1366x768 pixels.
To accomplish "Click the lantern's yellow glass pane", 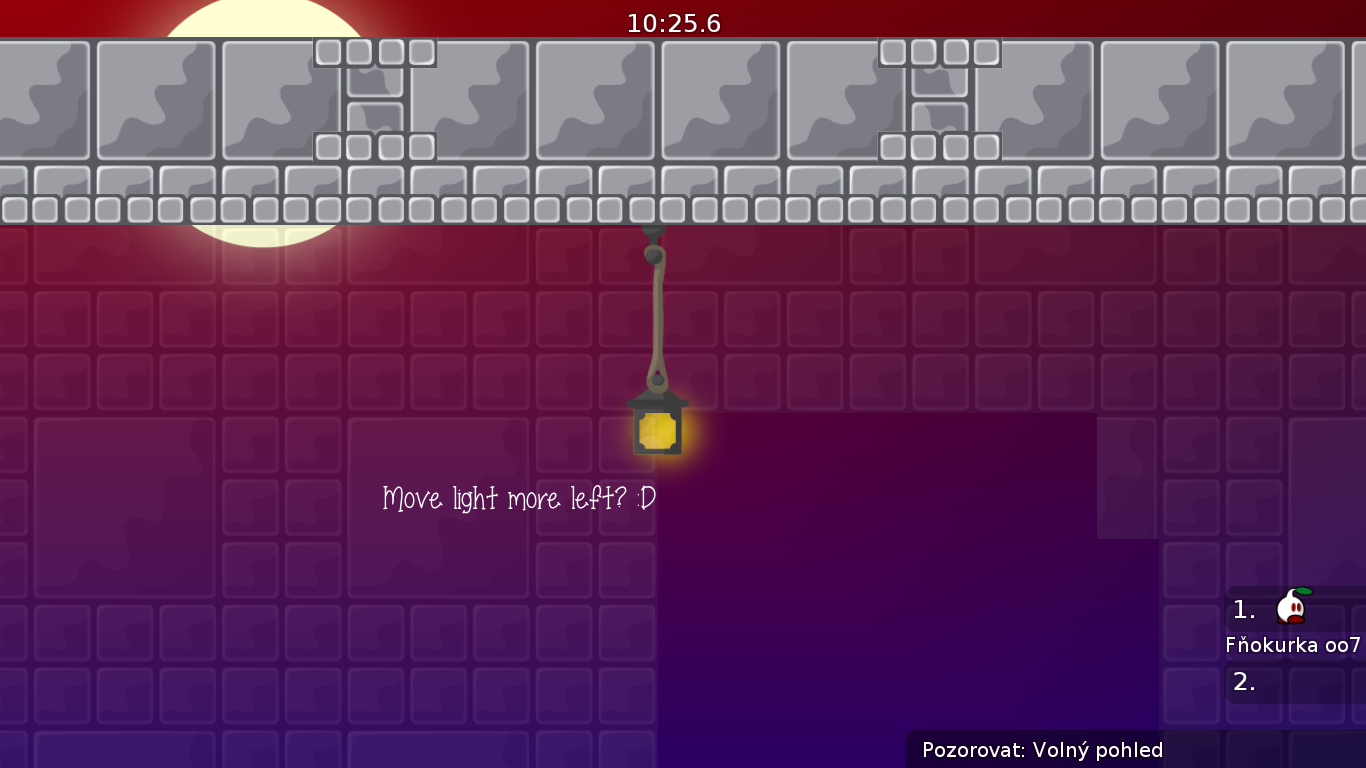I will 659,430.
